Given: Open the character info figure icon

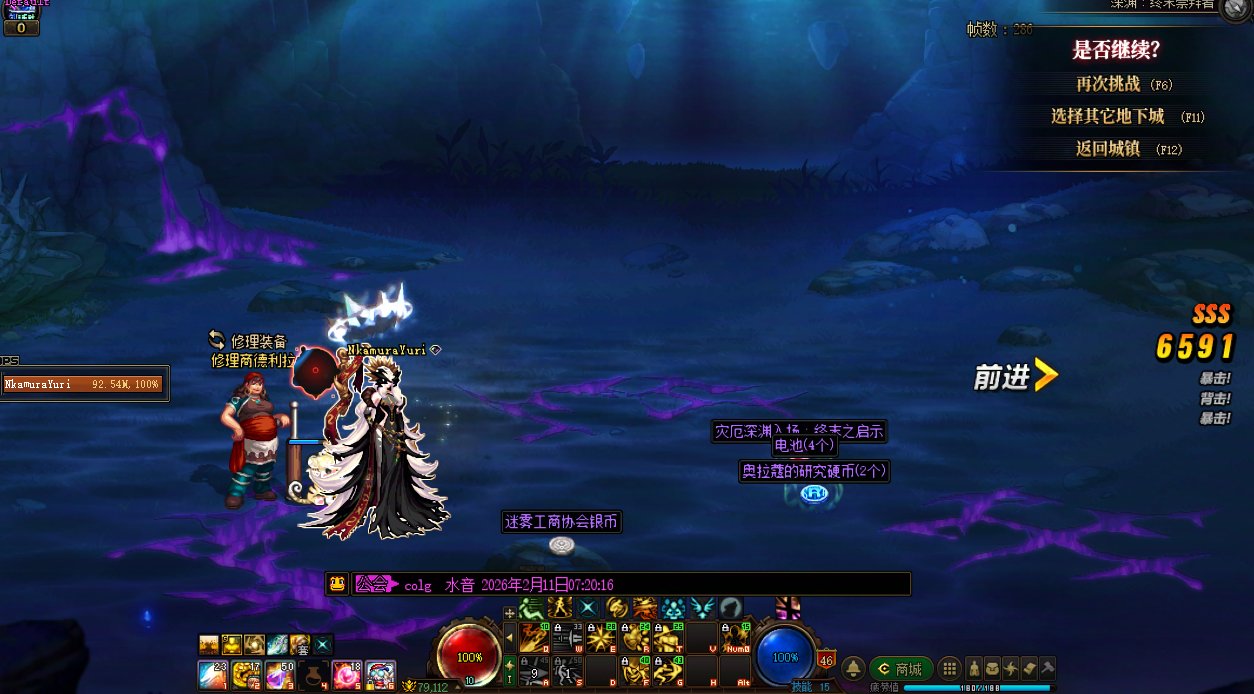Looking at the screenshot, I should (974, 669).
